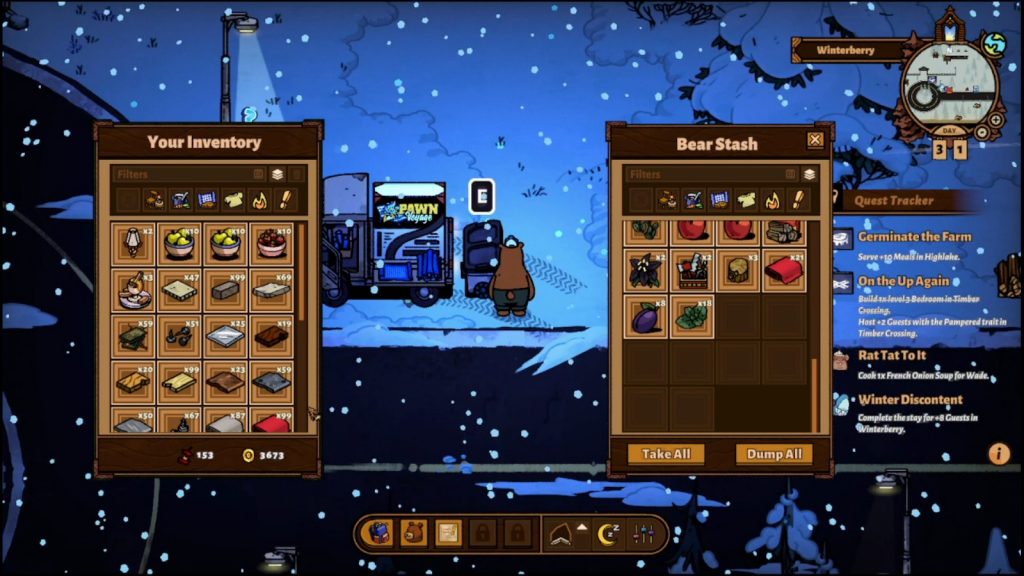Take all items from Bear Stash
This screenshot has height=576, width=1024.
pos(666,454)
